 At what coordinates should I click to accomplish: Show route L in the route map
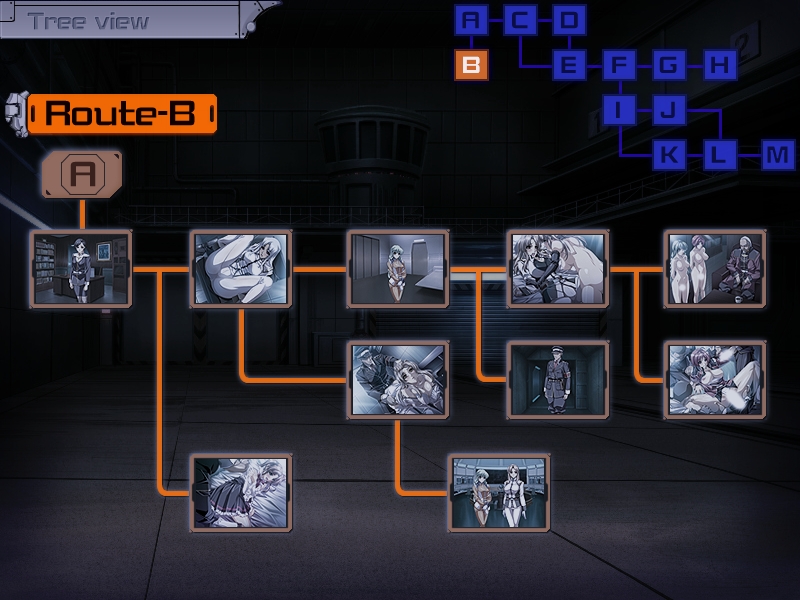coord(719,155)
